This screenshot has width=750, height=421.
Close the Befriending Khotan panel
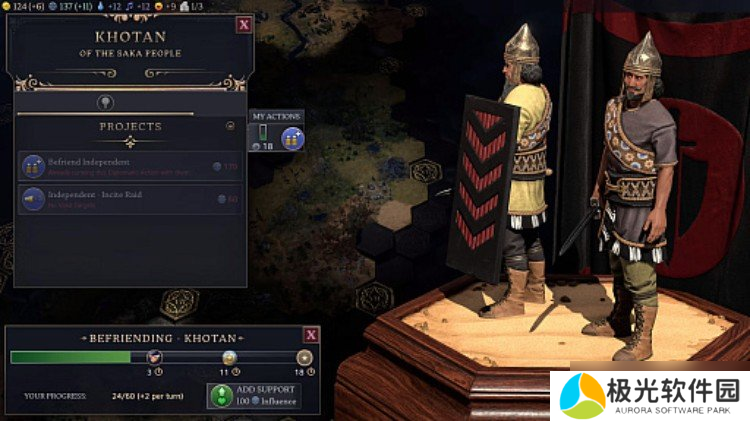point(311,335)
